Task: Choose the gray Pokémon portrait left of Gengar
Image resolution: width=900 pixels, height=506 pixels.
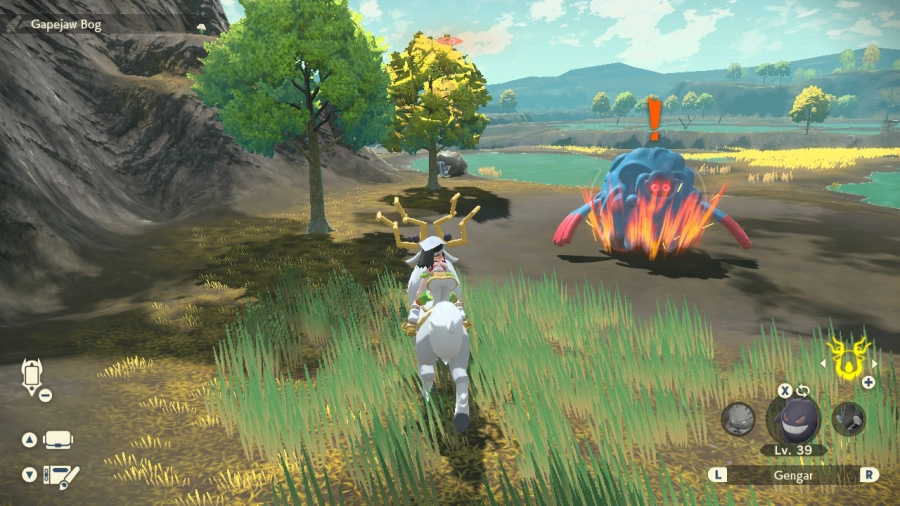Action: coord(738,418)
